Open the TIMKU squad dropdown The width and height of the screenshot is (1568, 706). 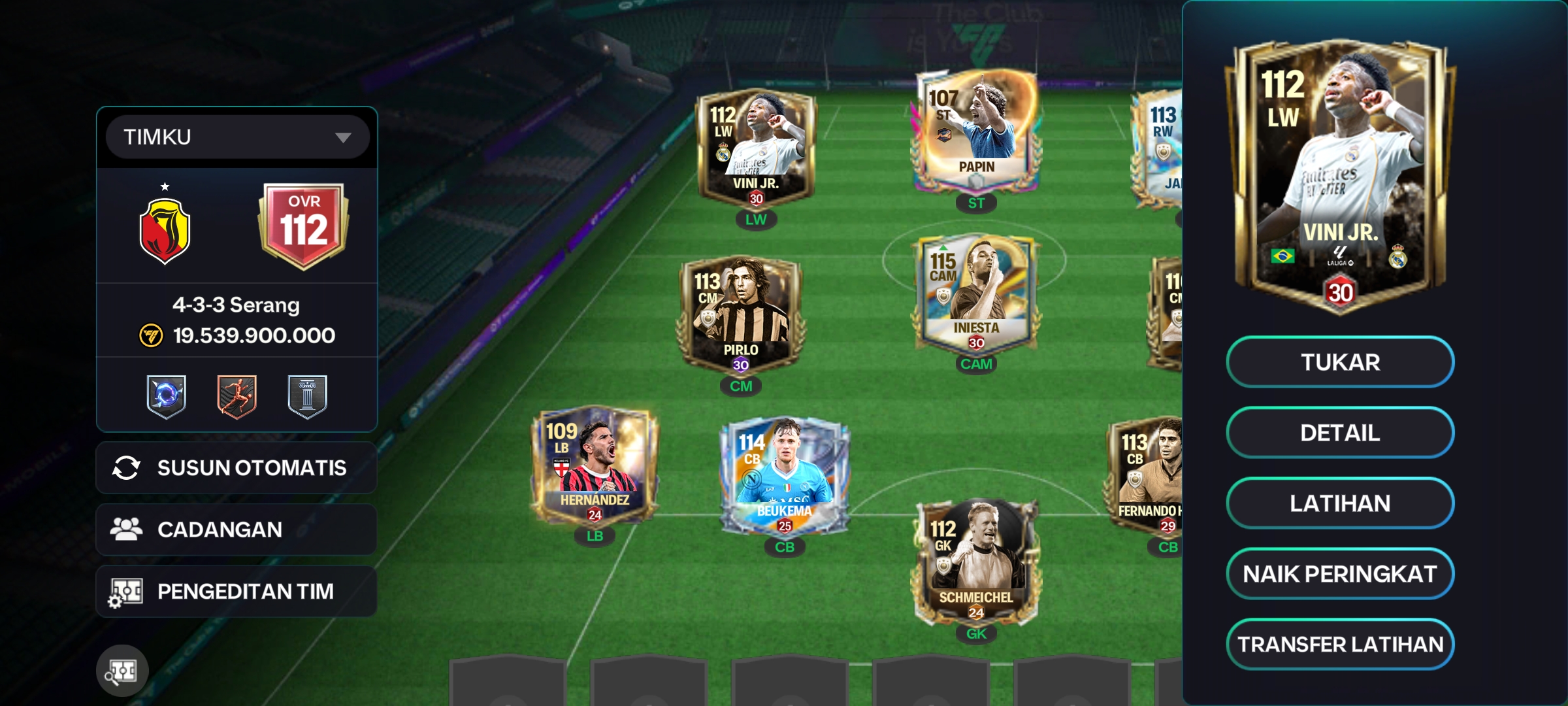[x=237, y=137]
